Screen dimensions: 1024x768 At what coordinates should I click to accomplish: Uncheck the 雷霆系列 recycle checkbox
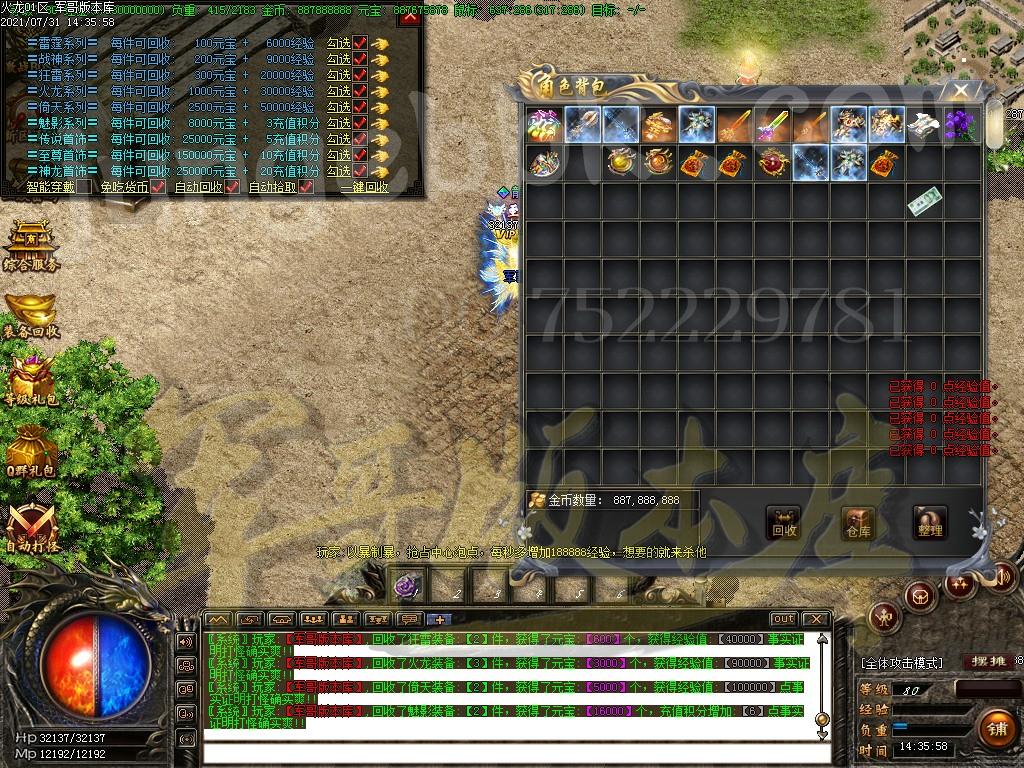pyautogui.click(x=360, y=43)
